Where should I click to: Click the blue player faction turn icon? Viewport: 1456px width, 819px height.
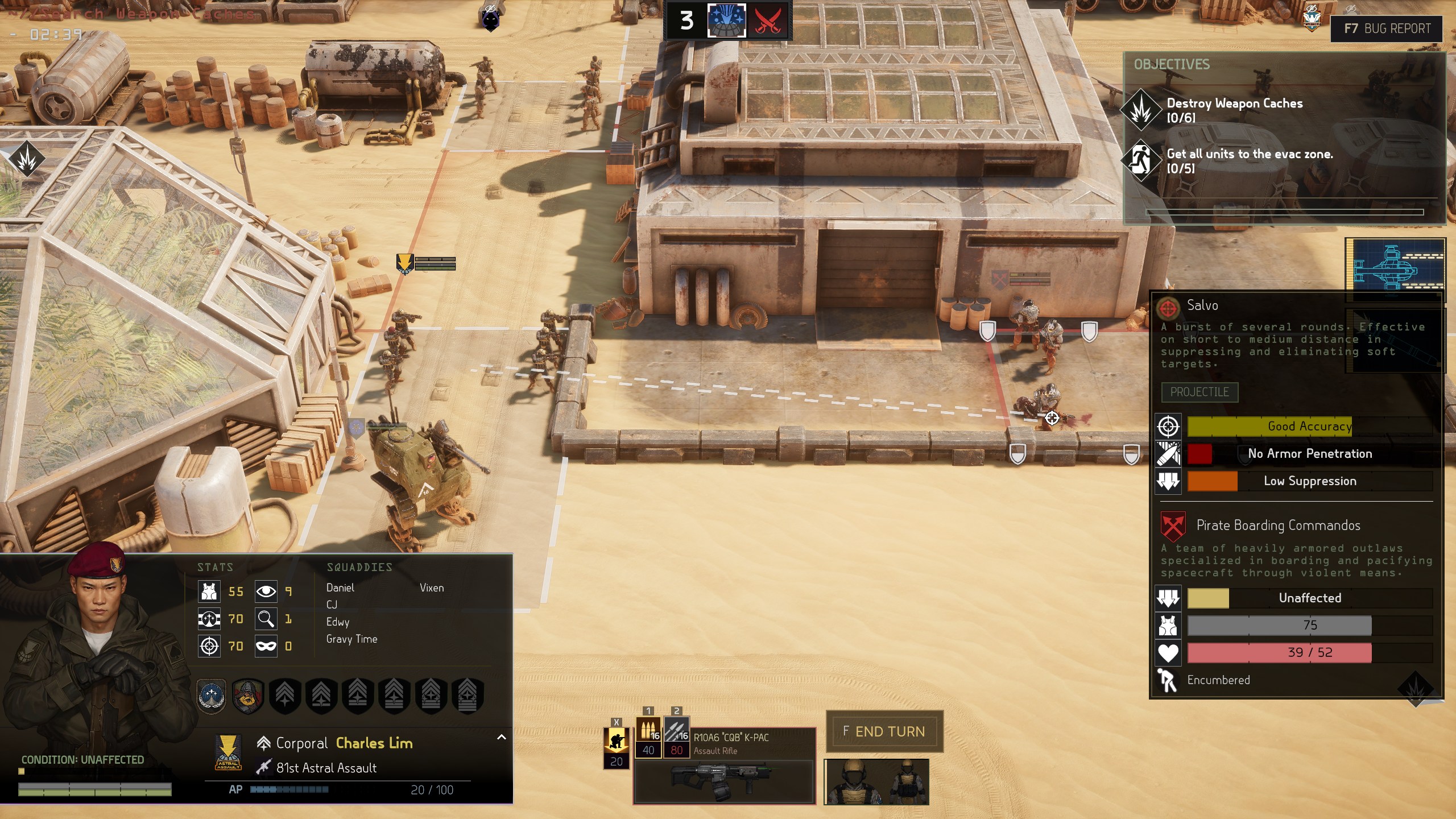point(726,21)
